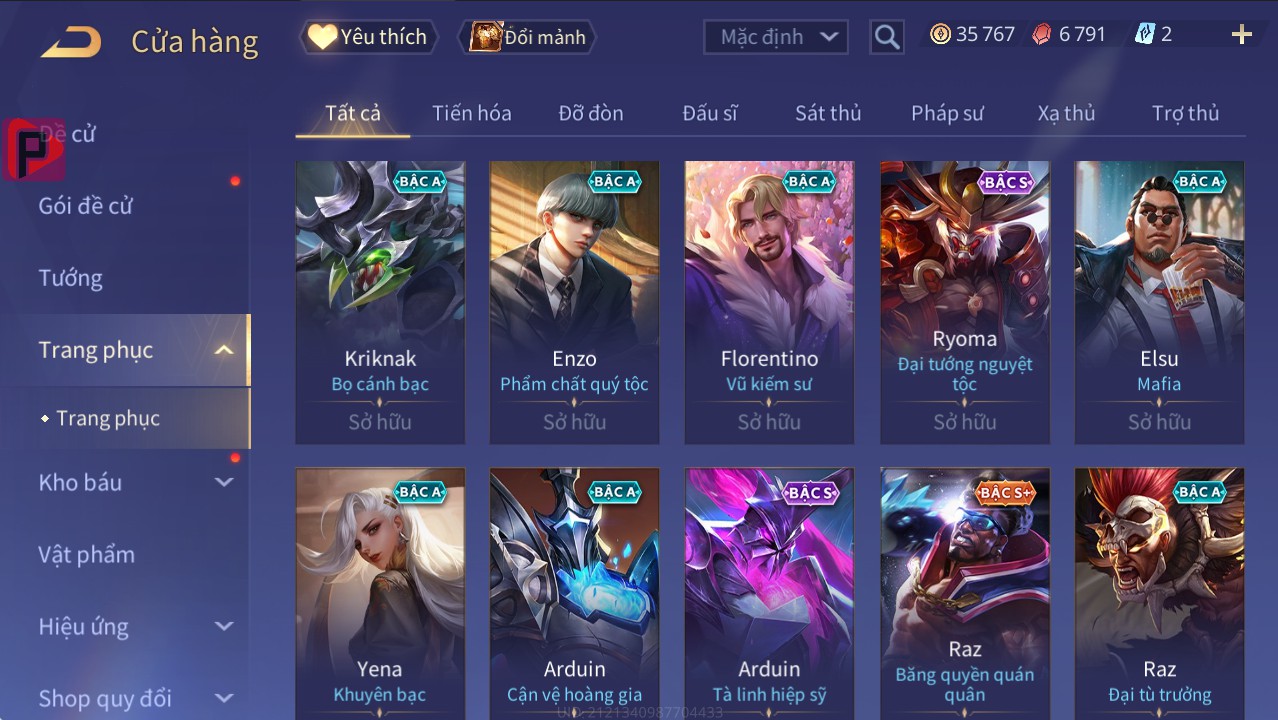Go back using the return arrow

tap(71, 42)
